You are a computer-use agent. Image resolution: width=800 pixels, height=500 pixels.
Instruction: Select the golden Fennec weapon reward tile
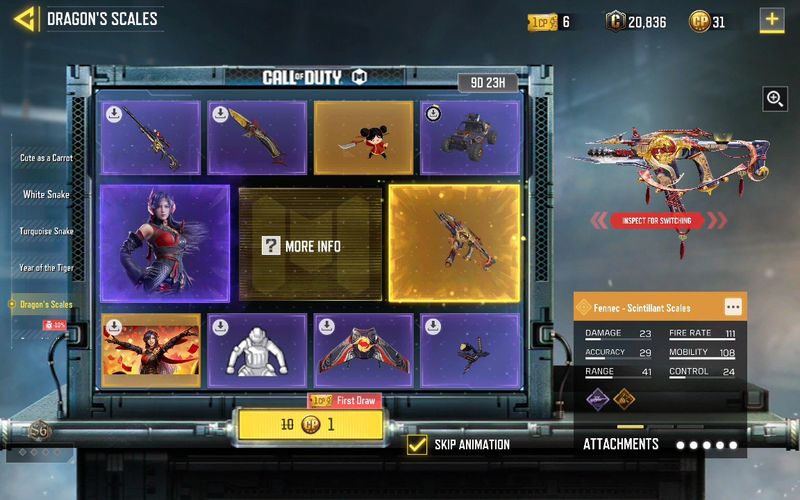click(454, 243)
